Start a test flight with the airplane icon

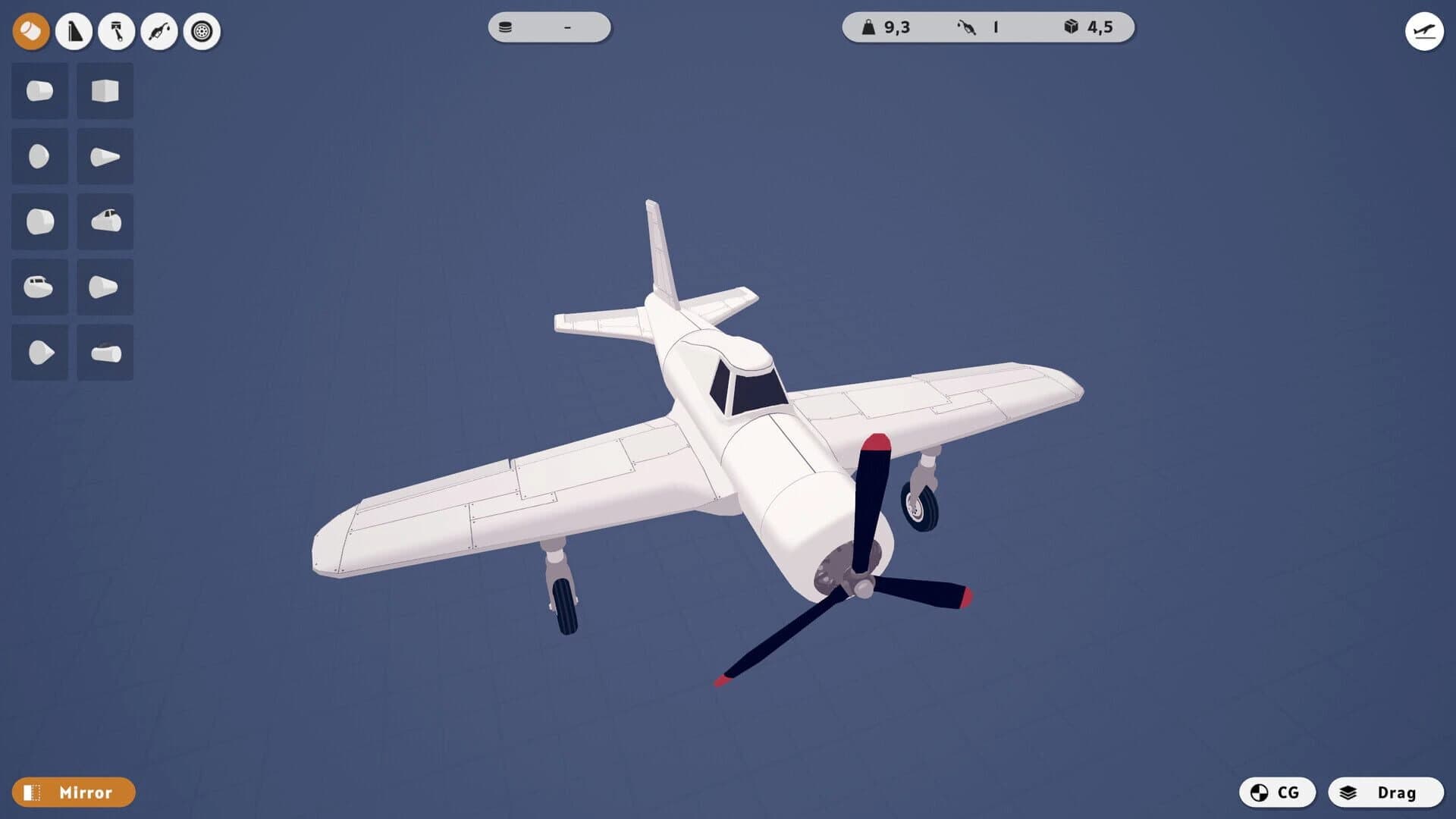coord(1424,31)
